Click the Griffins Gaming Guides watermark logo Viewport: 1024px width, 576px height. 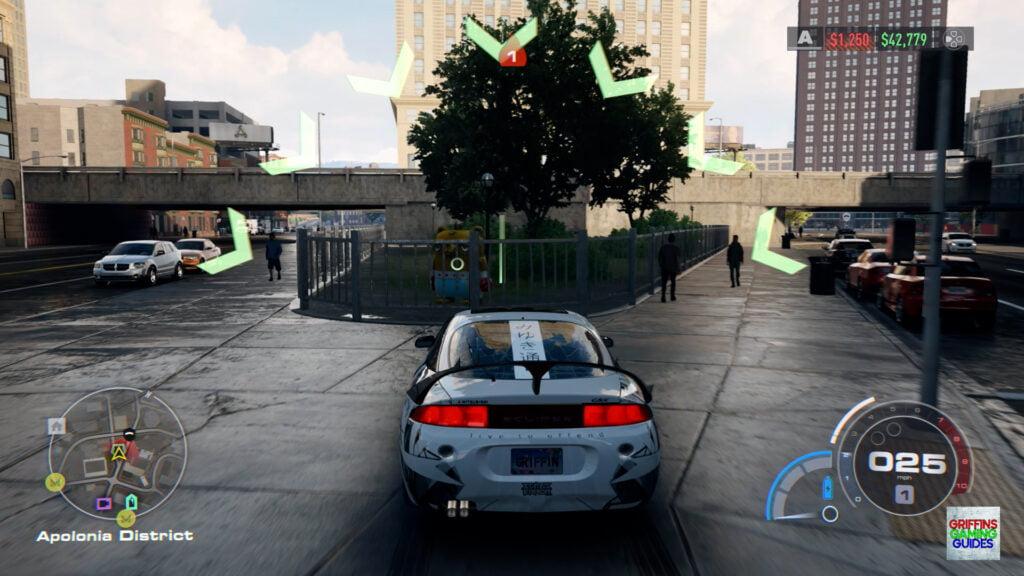click(972, 533)
